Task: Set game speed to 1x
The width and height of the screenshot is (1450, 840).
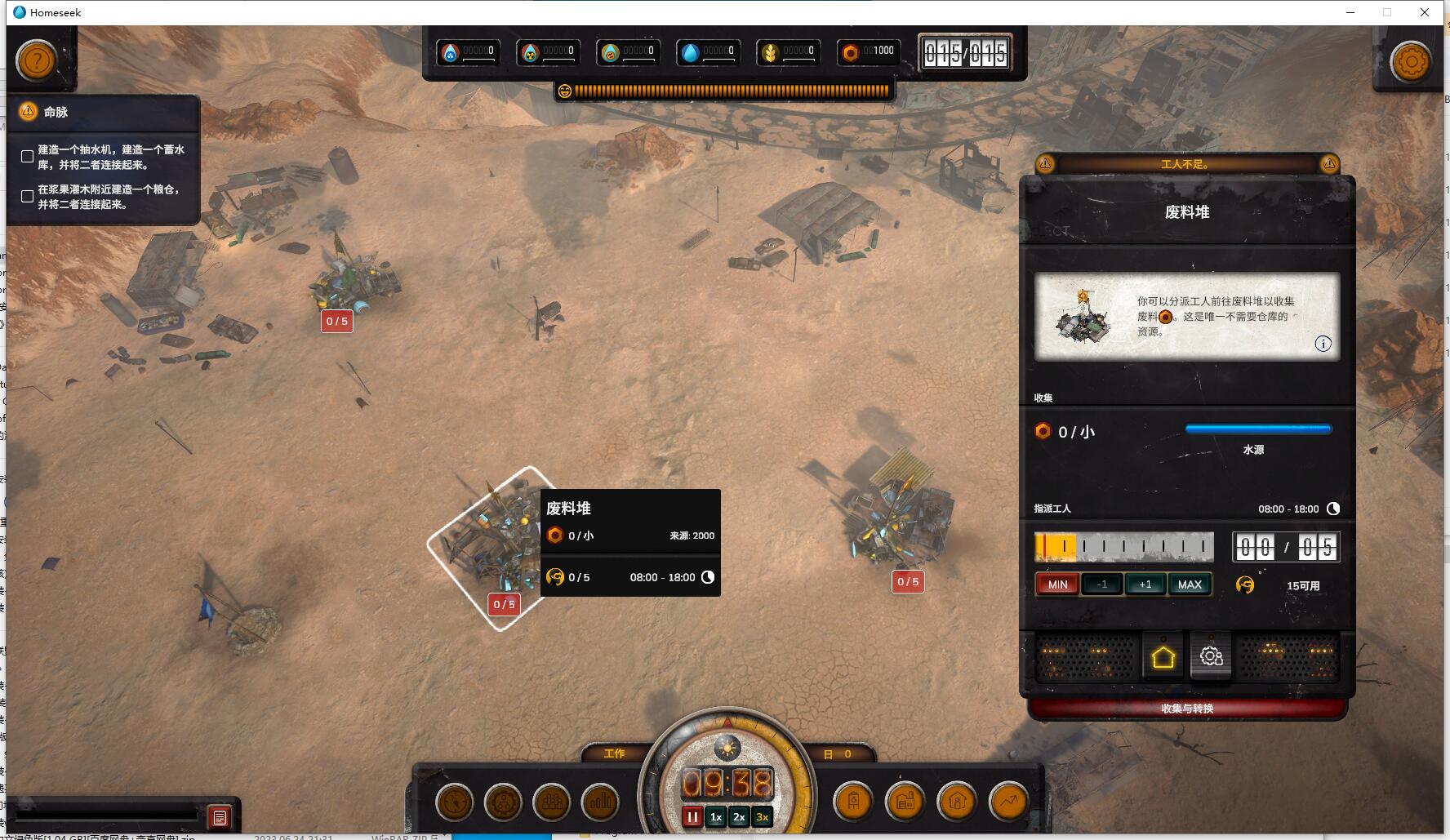Action: coord(716,816)
